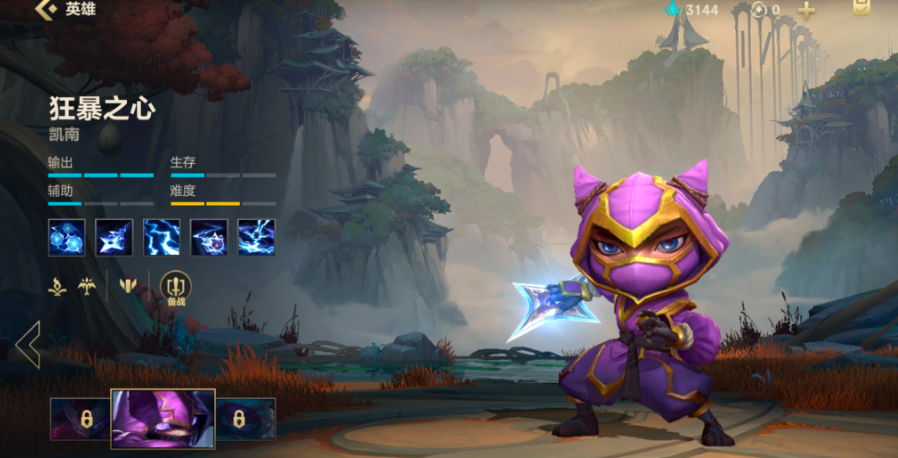Click the three-bar chevron emblem icon
This screenshot has width=898, height=458.
(x=127, y=286)
